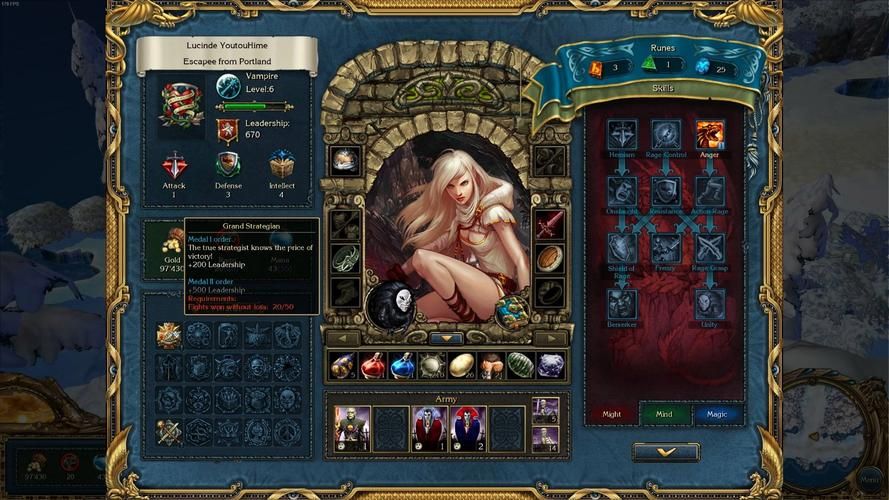Select the red potion in inventory
The height and width of the screenshot is (500, 889).
373,366
